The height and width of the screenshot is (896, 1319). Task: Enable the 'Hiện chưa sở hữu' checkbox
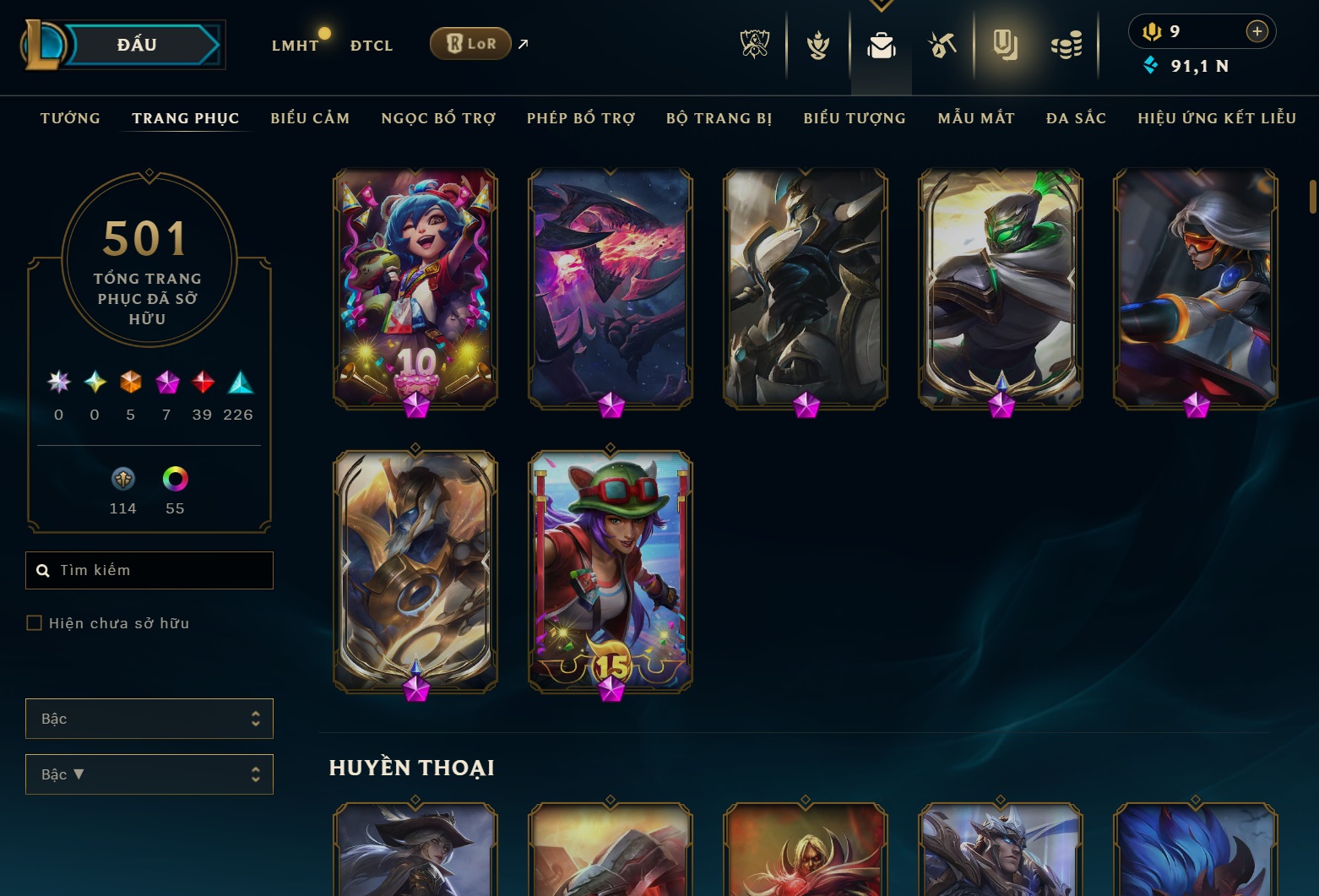click(x=35, y=622)
